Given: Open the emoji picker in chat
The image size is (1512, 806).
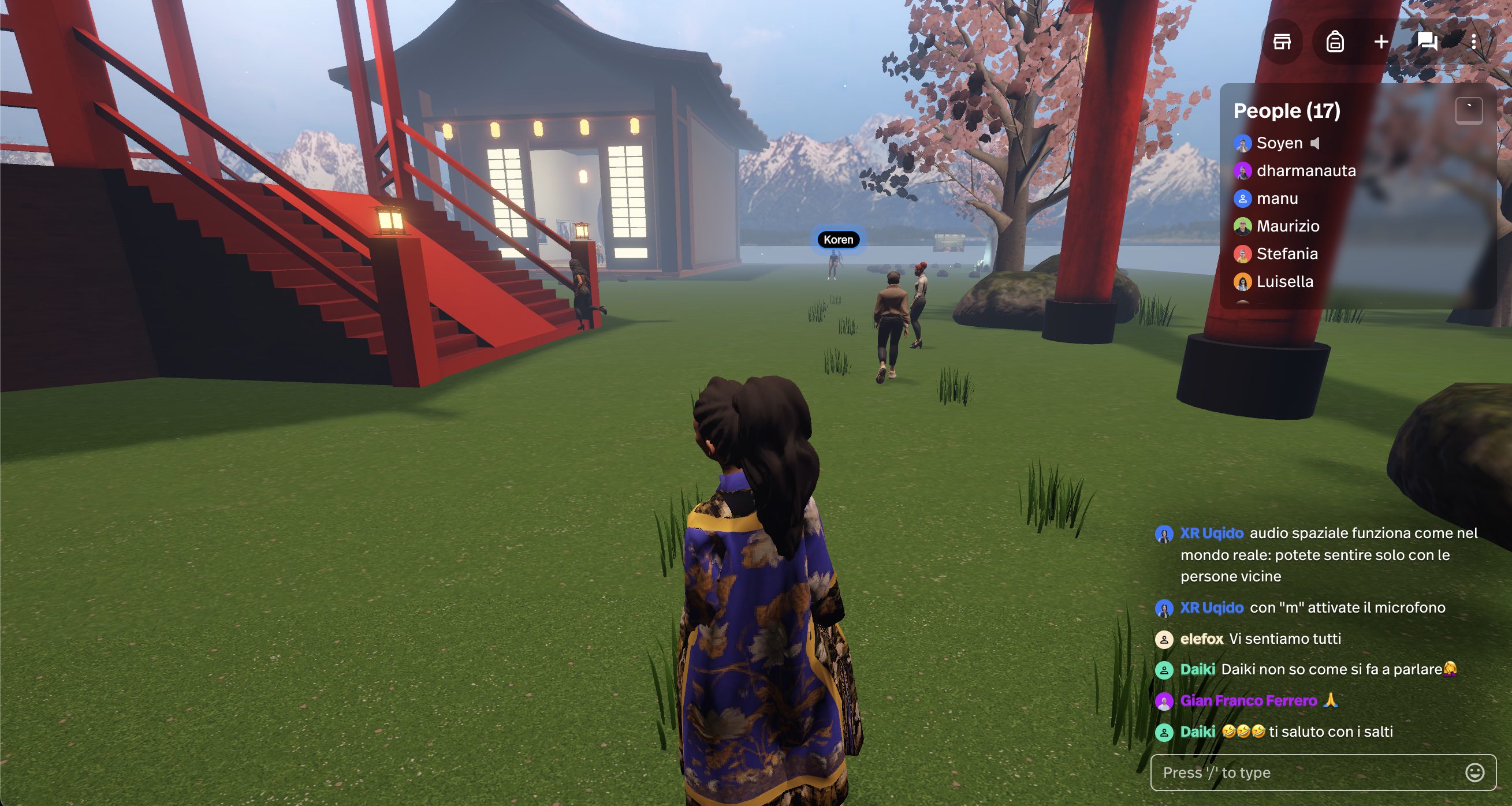Looking at the screenshot, I should tap(1474, 773).
